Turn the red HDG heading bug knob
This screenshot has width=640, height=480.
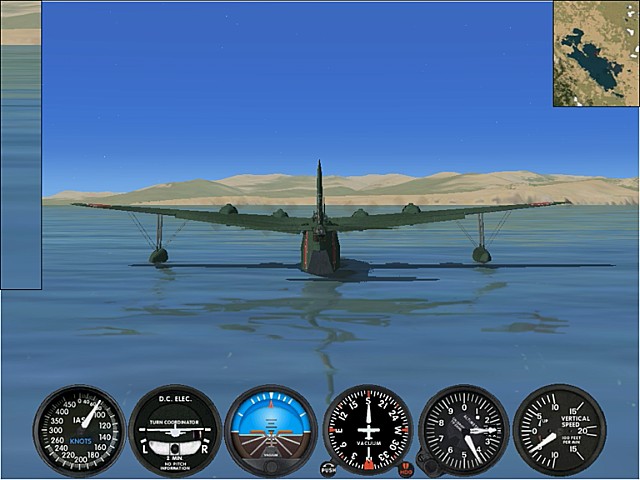(x=405, y=467)
